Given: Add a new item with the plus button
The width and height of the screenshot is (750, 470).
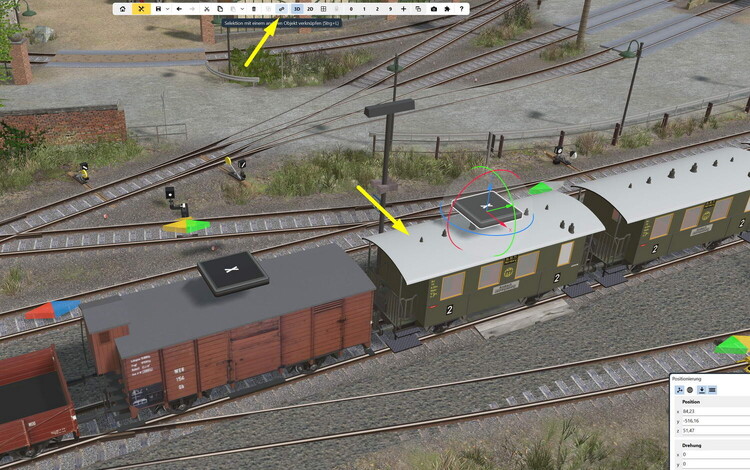Looking at the screenshot, I should [403, 9].
